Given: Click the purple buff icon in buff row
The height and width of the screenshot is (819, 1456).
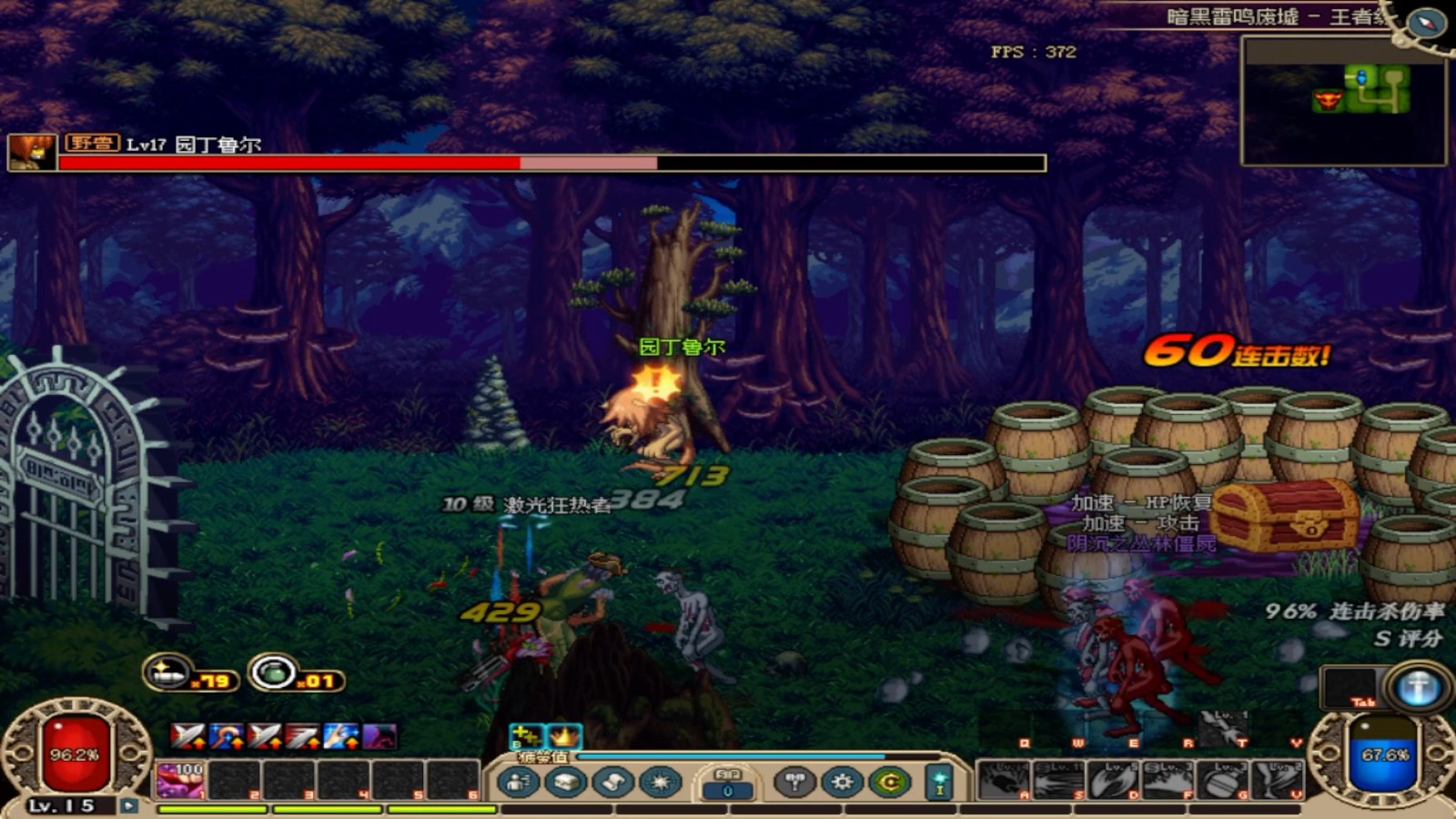Looking at the screenshot, I should pos(379,736).
